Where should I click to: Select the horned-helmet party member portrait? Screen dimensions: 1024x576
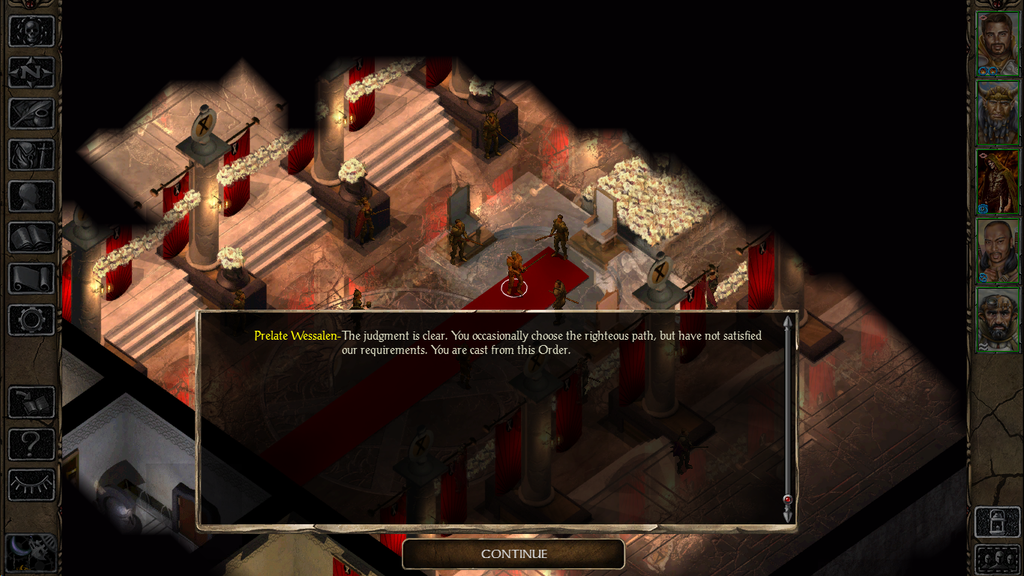(x=997, y=113)
